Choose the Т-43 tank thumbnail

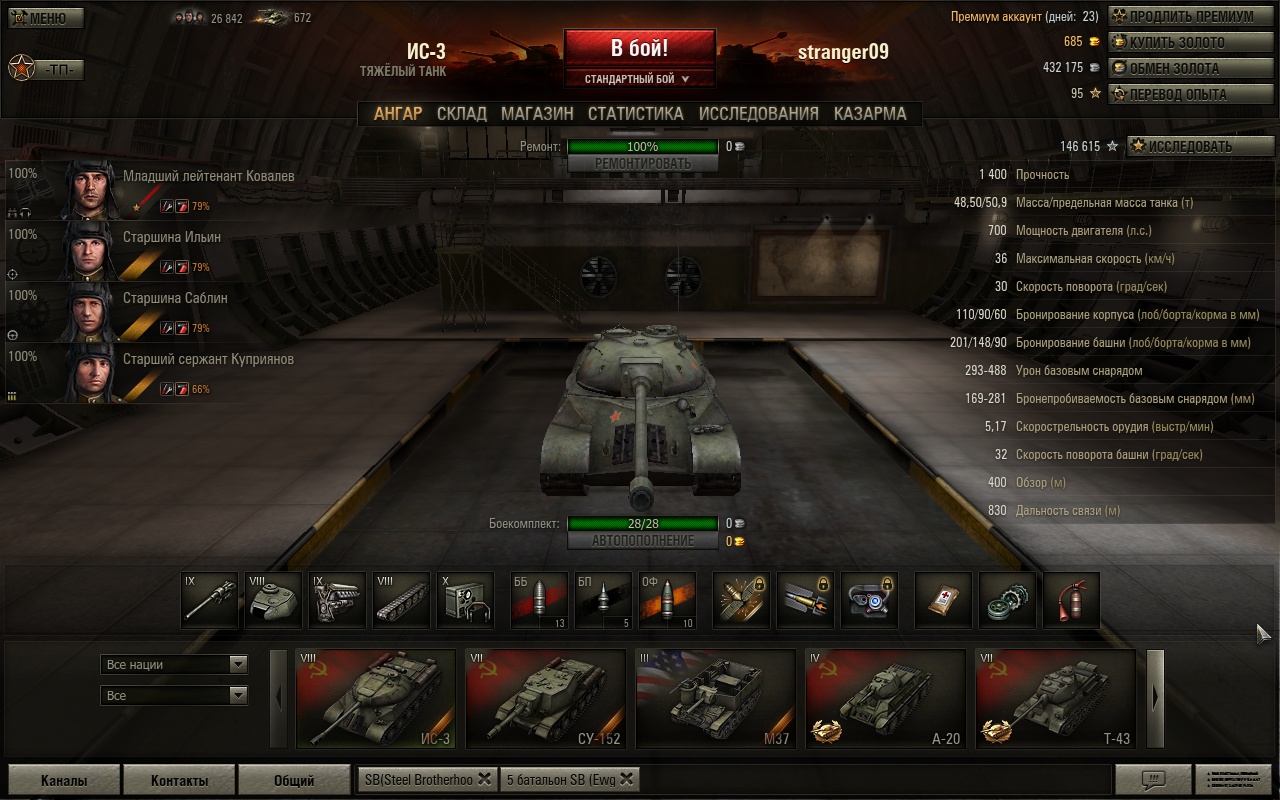[1055, 698]
